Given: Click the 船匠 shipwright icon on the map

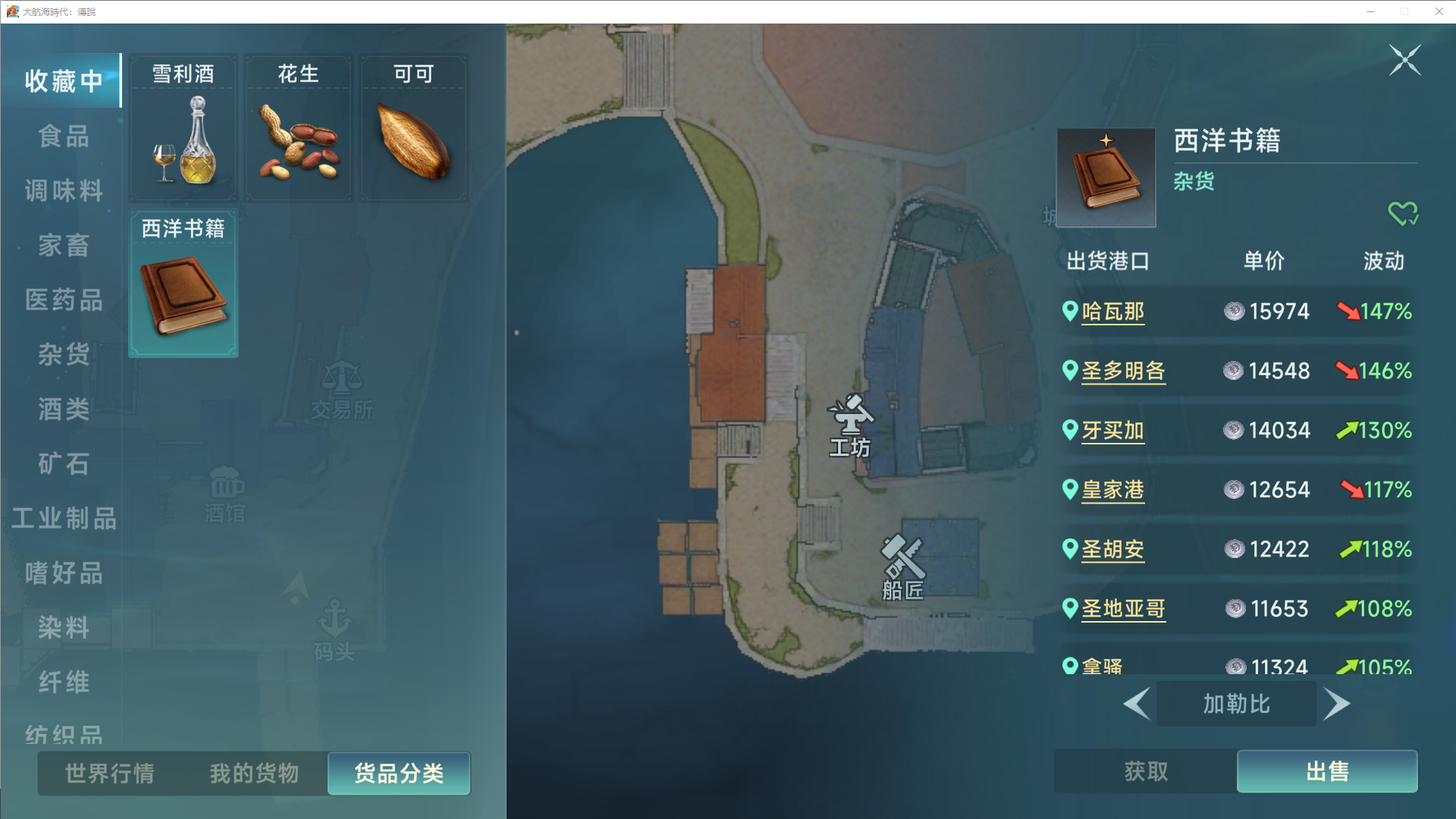Looking at the screenshot, I should coord(901,559).
